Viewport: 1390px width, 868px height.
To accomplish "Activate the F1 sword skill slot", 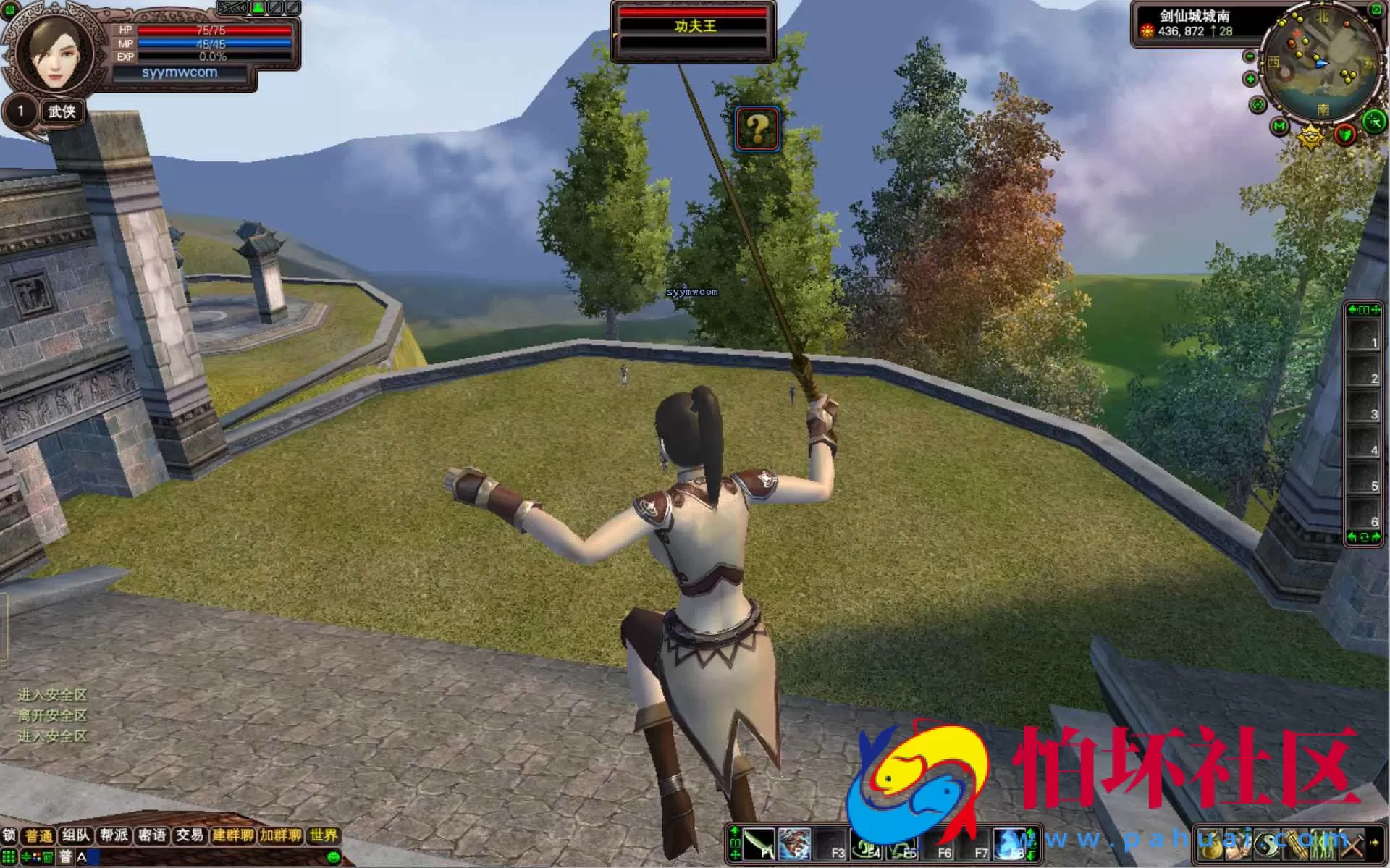I will coord(759,844).
